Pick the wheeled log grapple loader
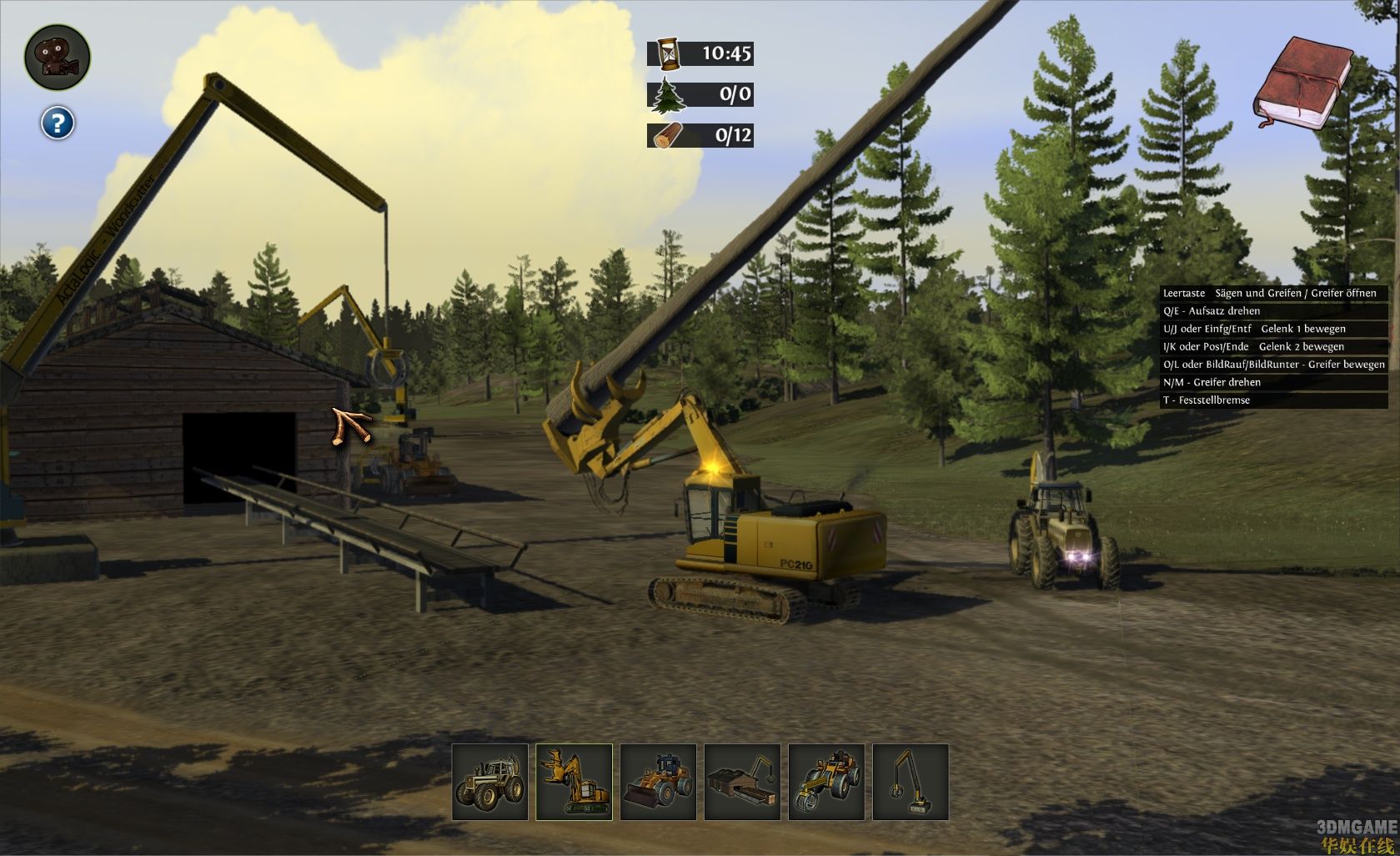 point(826,783)
